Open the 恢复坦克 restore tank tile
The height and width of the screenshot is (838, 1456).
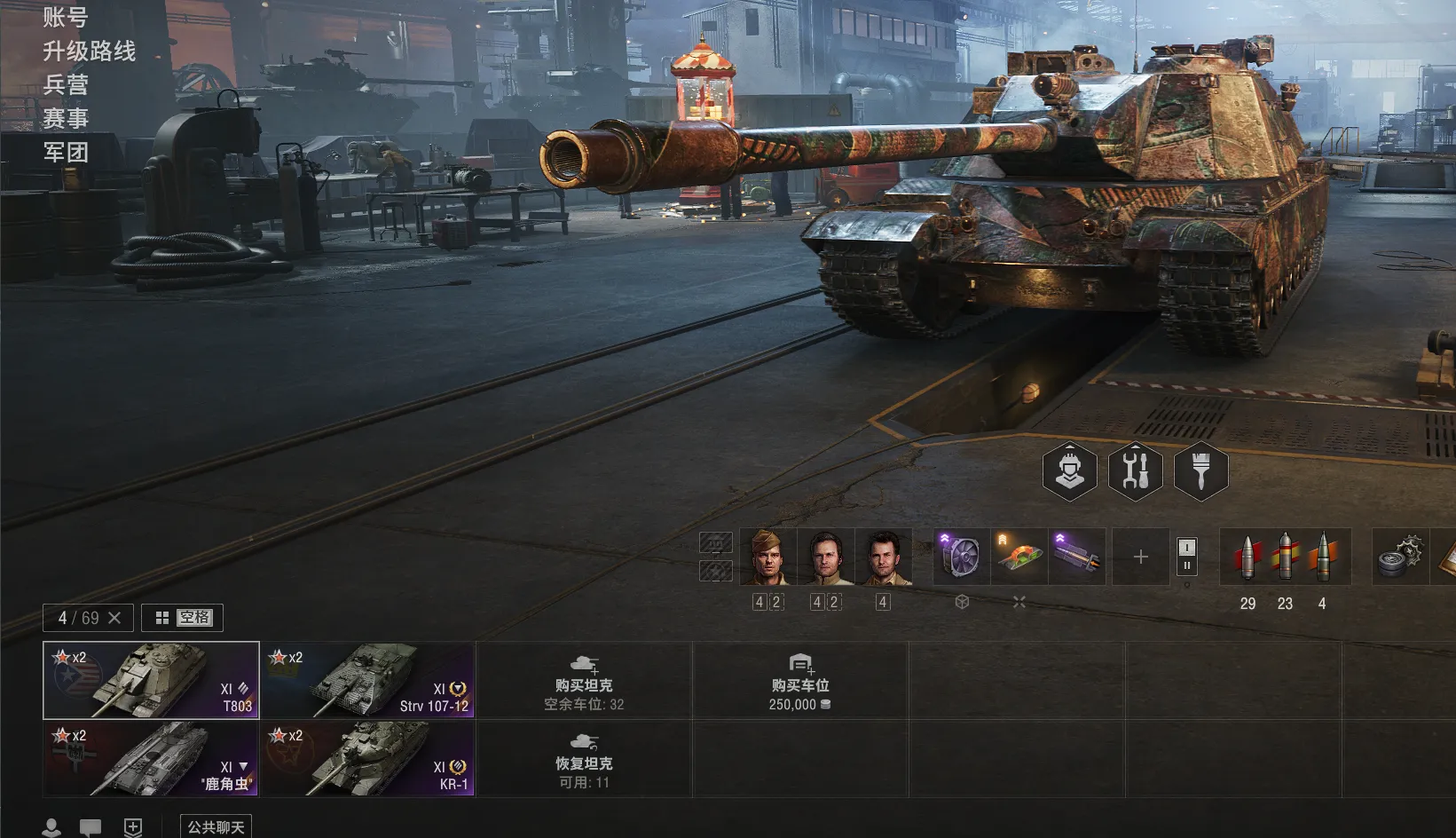click(584, 758)
